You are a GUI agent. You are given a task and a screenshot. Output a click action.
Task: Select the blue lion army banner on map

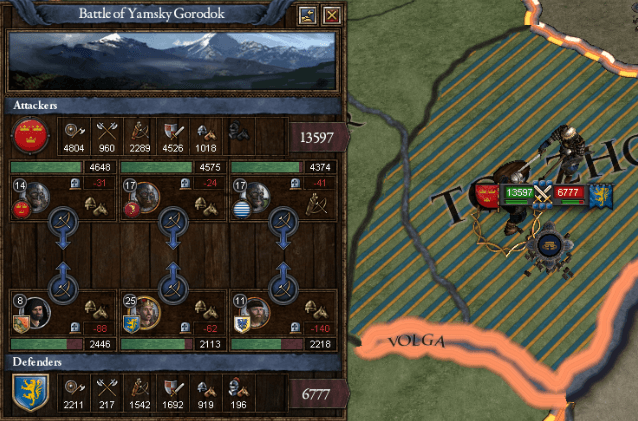tap(601, 193)
